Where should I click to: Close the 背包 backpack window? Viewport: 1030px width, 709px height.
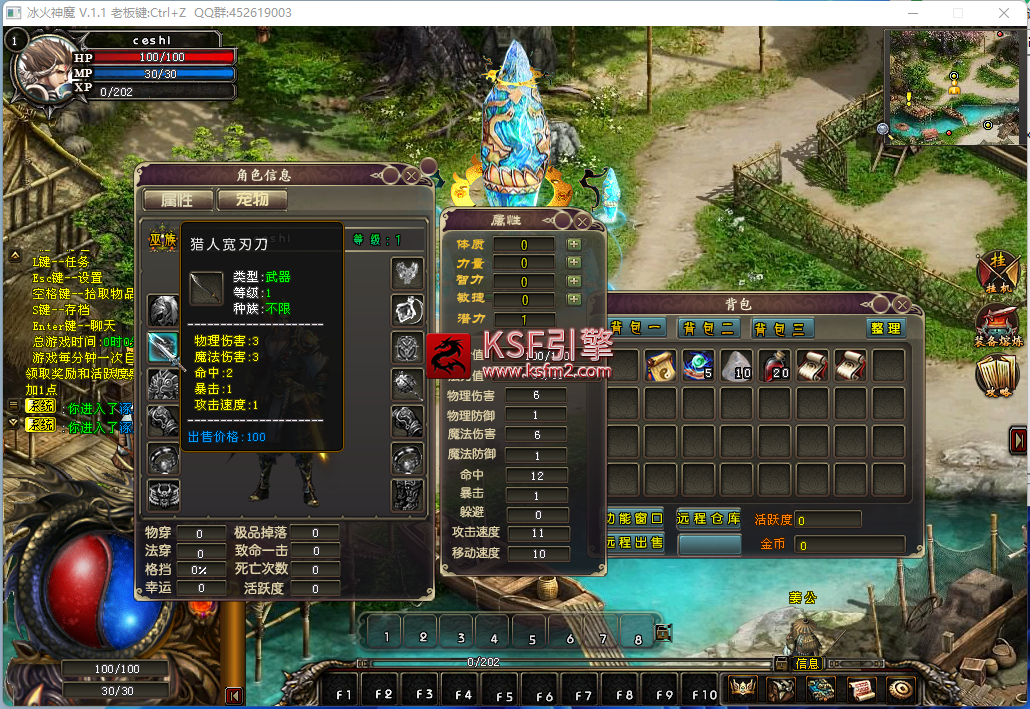tap(903, 304)
